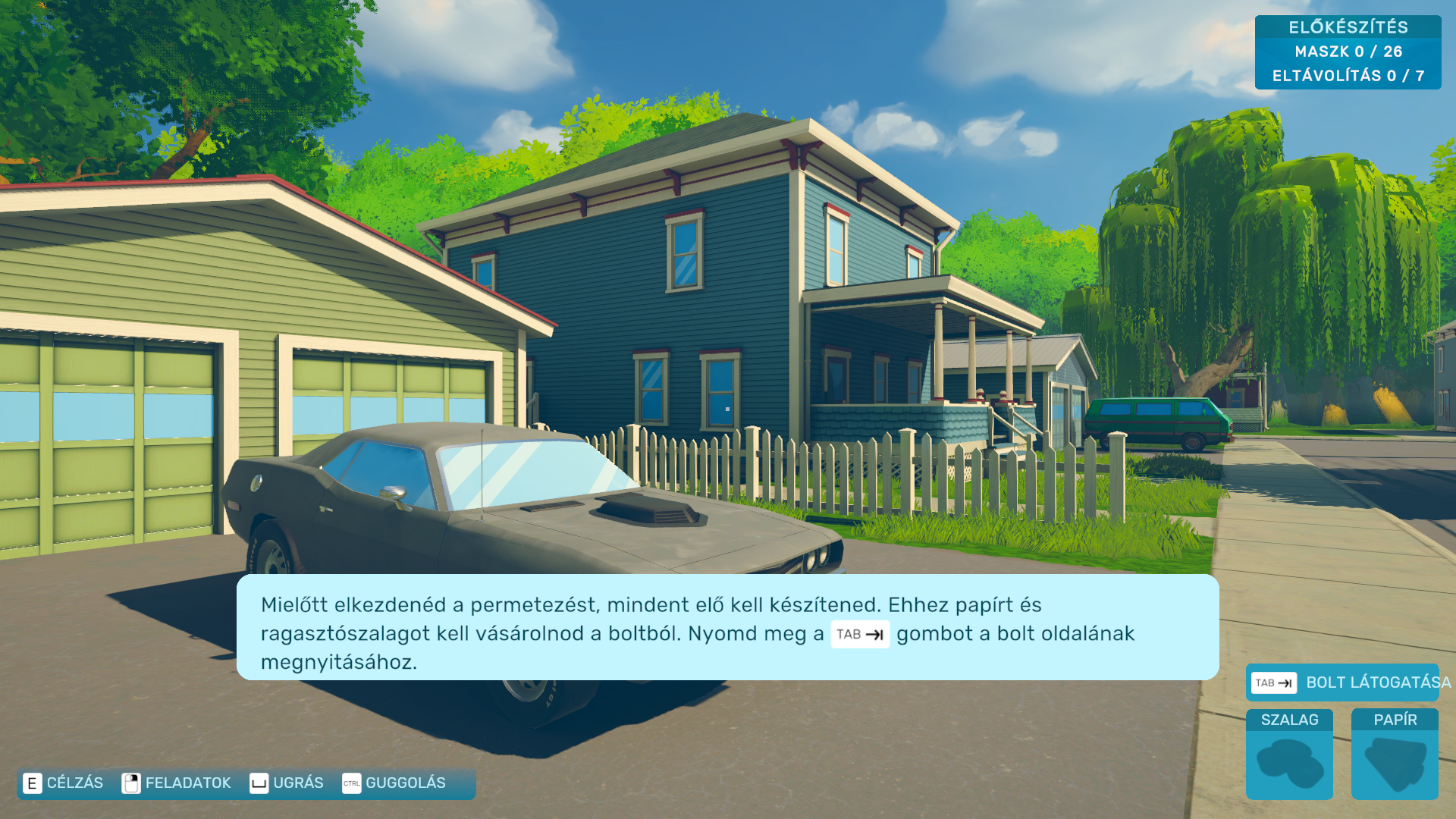Click the Előkészítés task tracker panel
The image size is (1456, 819).
(1348, 52)
